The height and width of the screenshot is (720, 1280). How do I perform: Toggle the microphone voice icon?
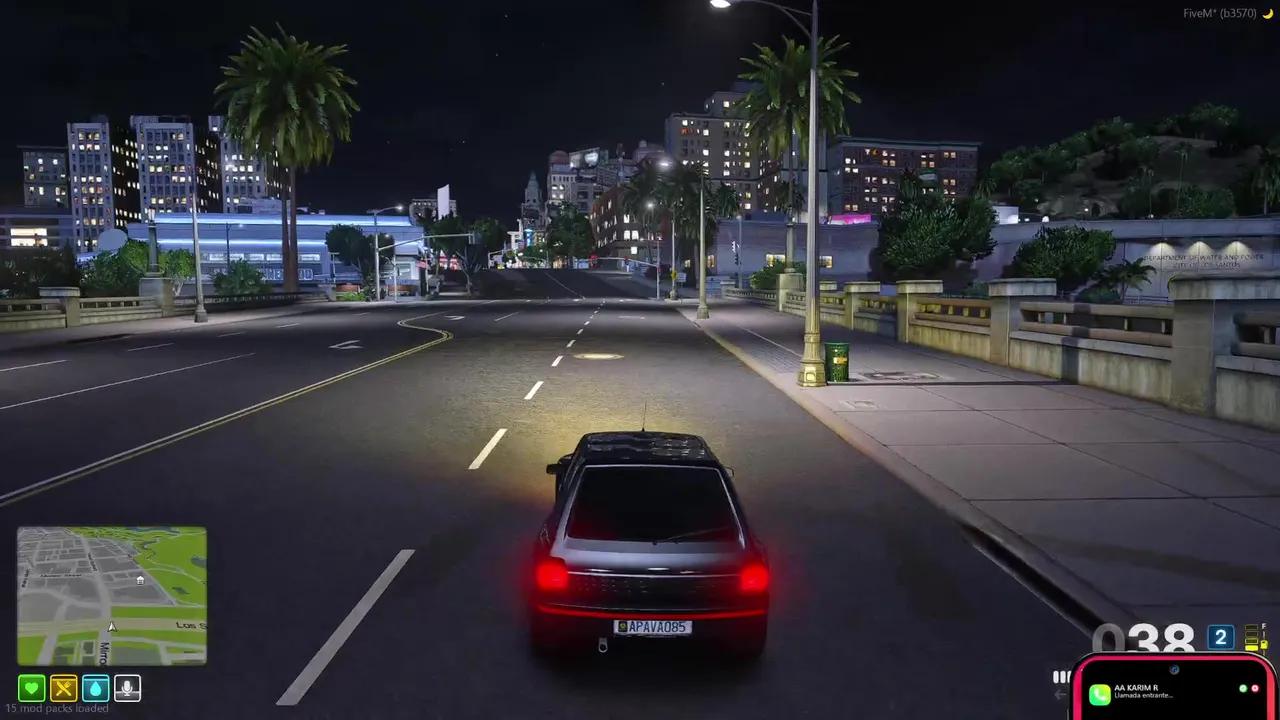pyautogui.click(x=127, y=688)
